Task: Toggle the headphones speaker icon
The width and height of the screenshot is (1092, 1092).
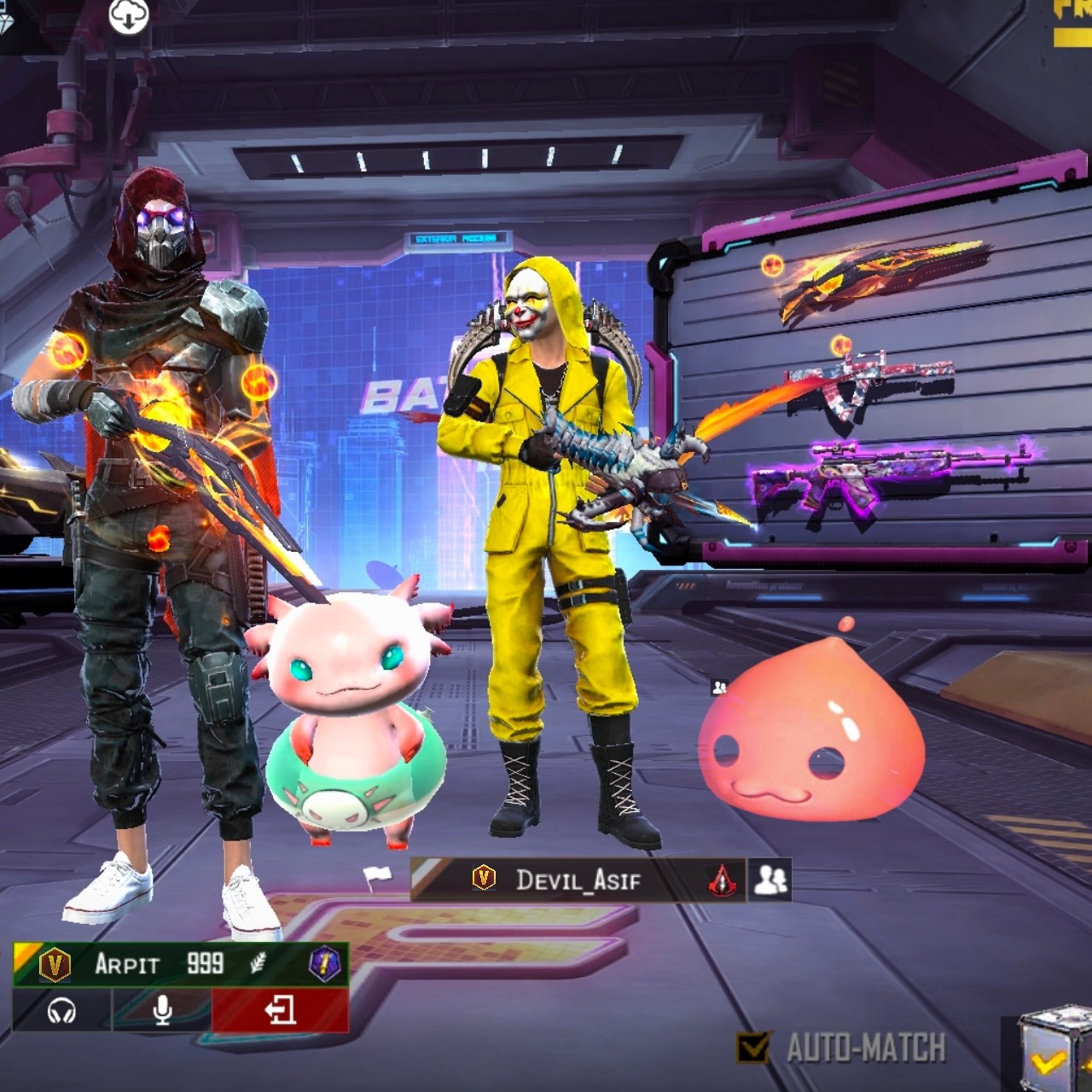Action: pos(61,1012)
